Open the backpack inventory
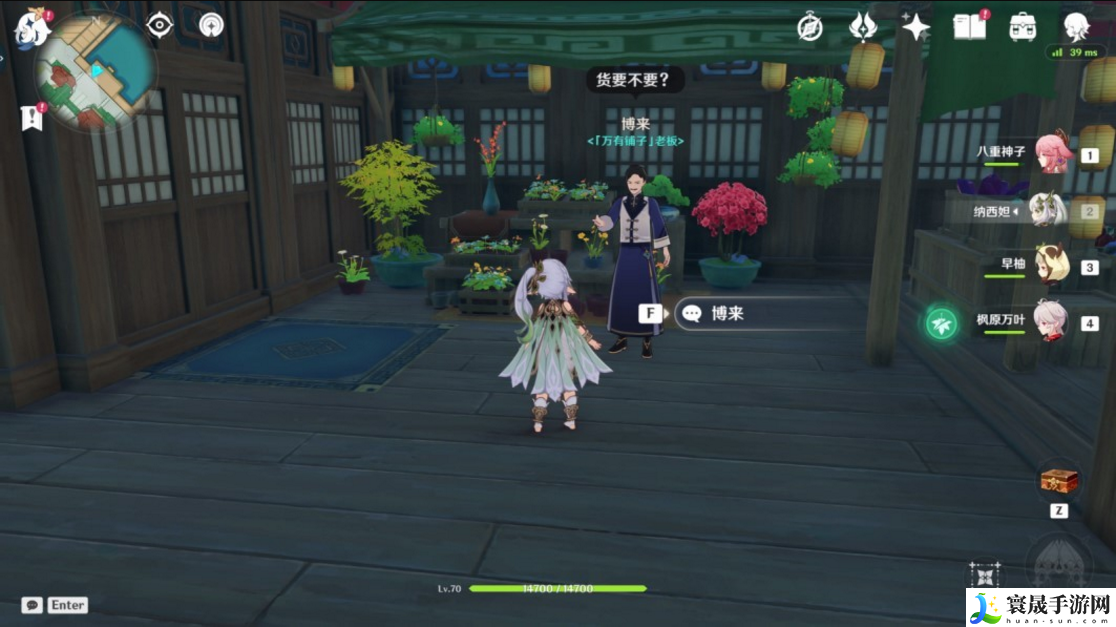 (1022, 27)
